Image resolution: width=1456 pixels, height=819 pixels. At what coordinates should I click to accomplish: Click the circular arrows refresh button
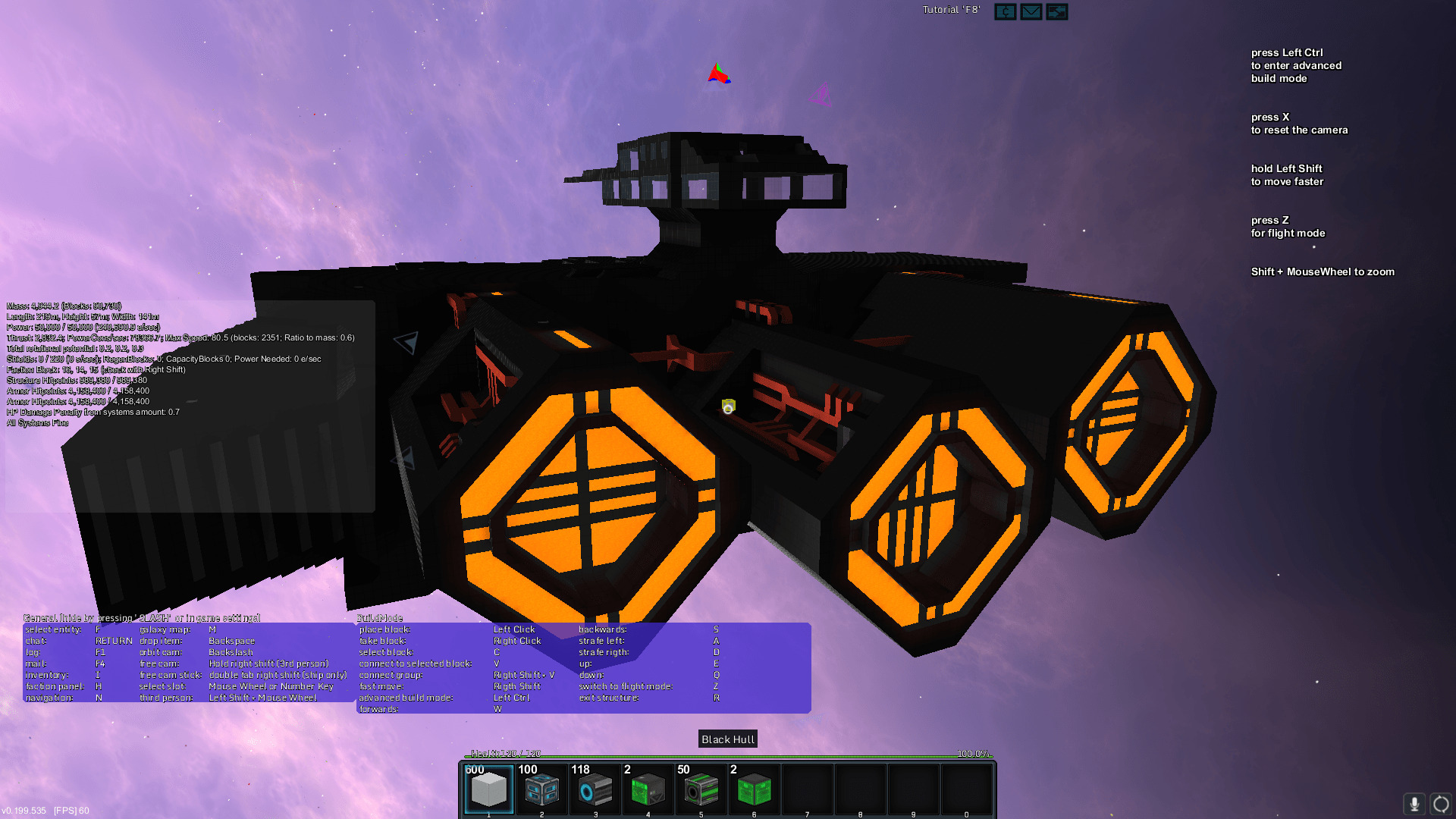click(x=1441, y=804)
